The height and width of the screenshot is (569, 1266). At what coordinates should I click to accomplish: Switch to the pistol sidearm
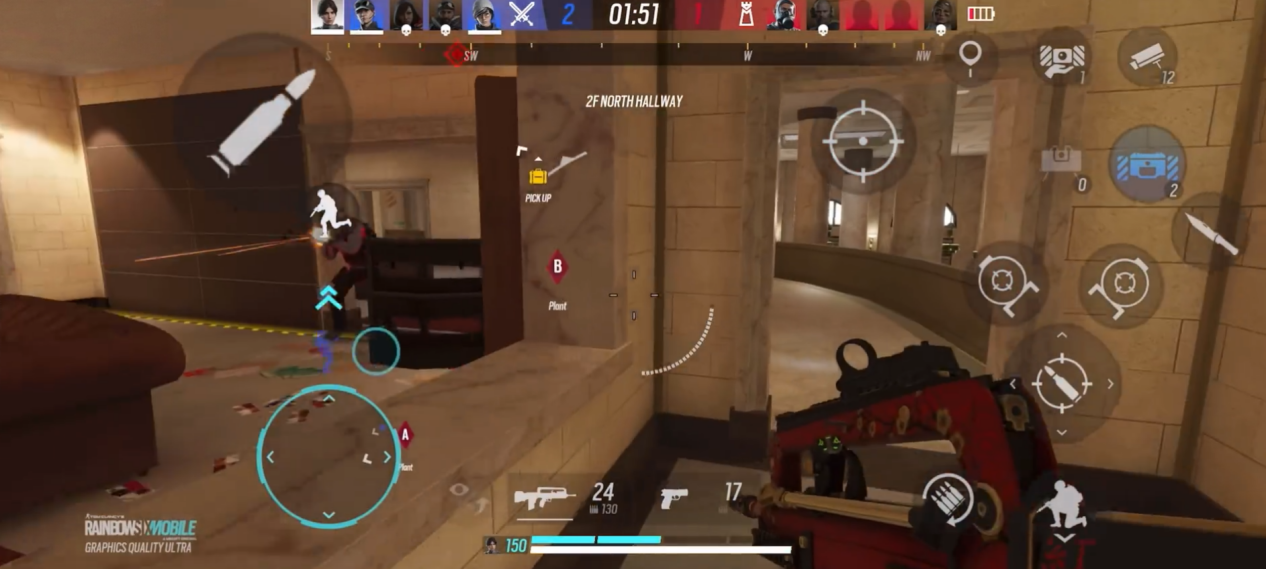pyautogui.click(x=675, y=497)
